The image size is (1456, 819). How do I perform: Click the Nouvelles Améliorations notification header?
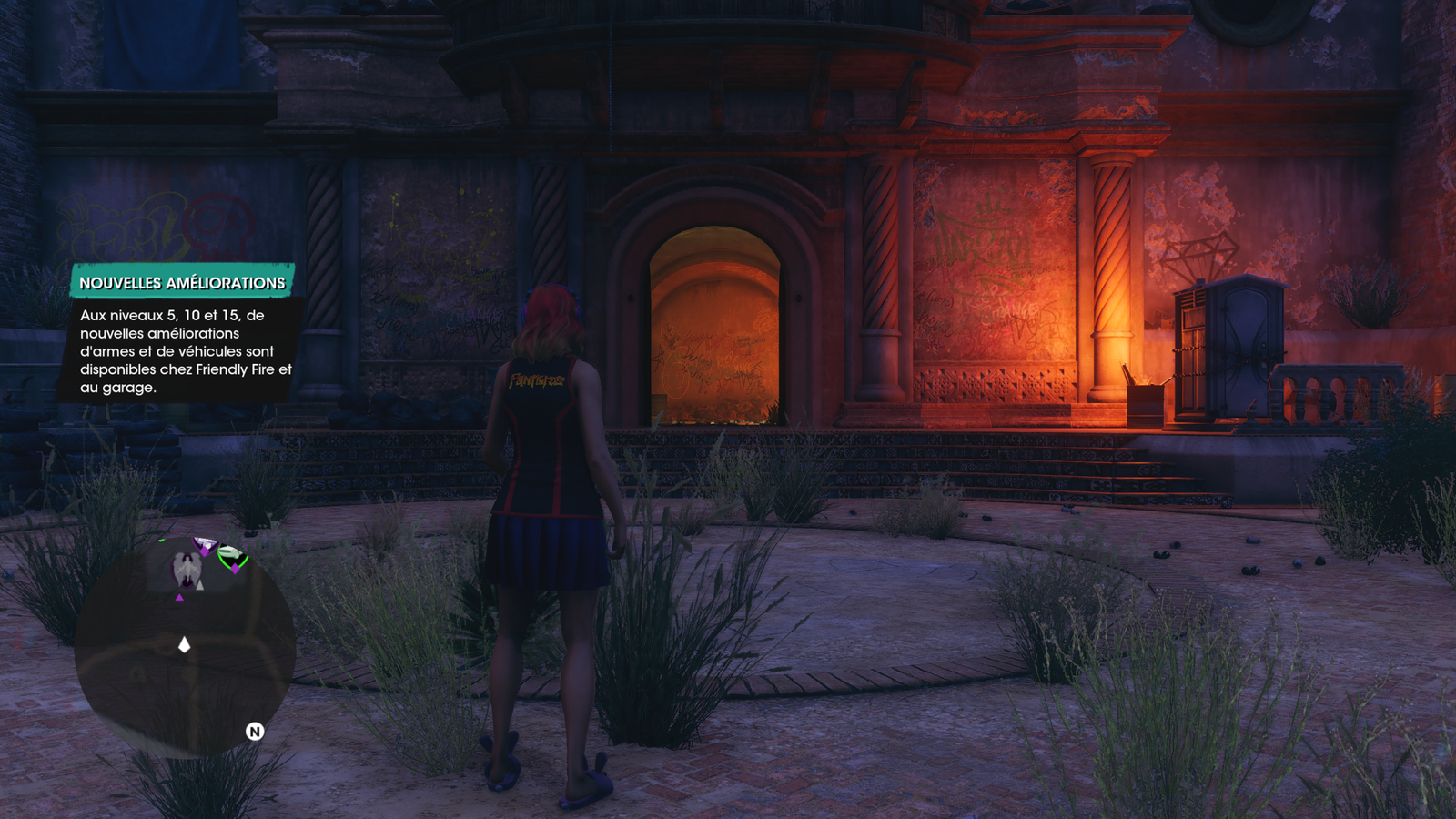tap(182, 283)
